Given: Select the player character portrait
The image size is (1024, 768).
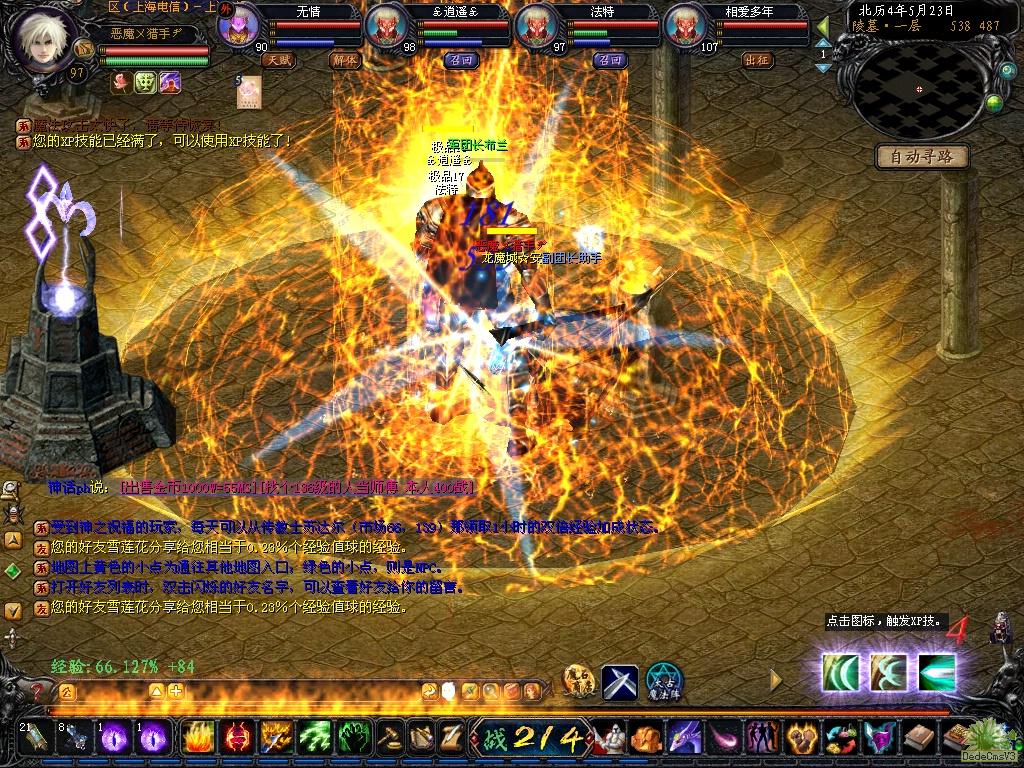Looking at the screenshot, I should (46, 37).
